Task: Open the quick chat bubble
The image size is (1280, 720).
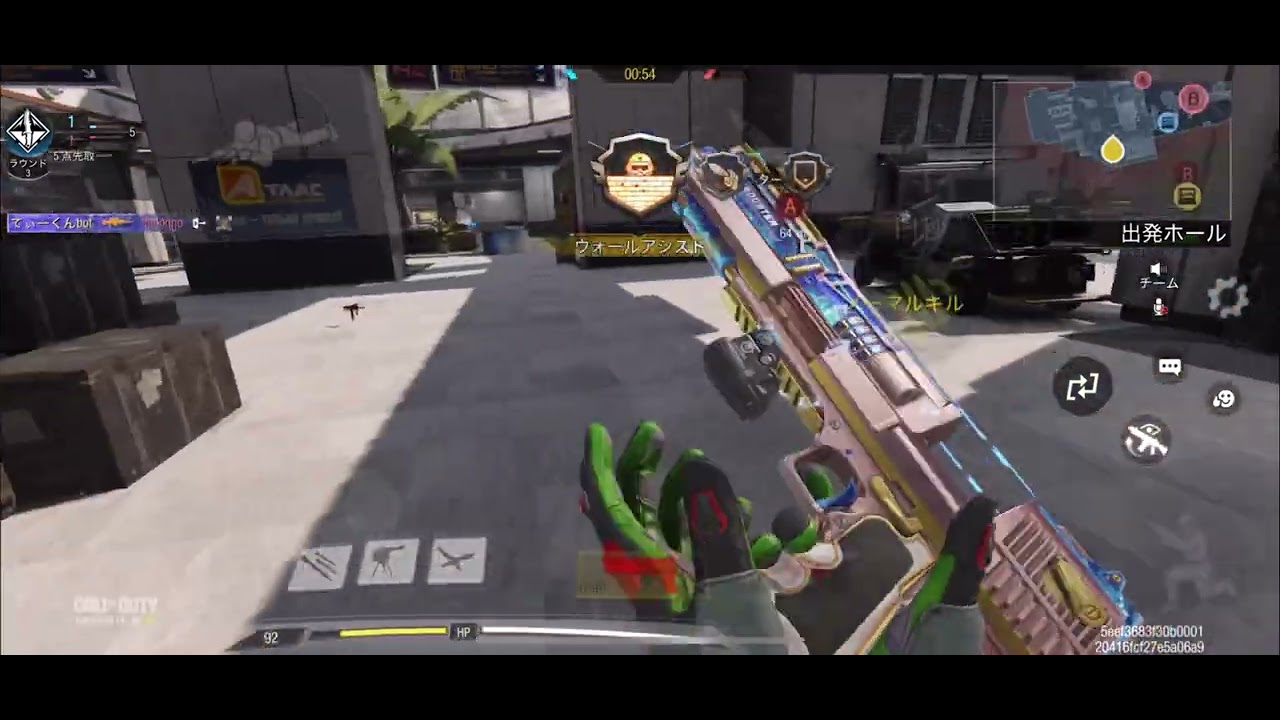Action: 1170,367
